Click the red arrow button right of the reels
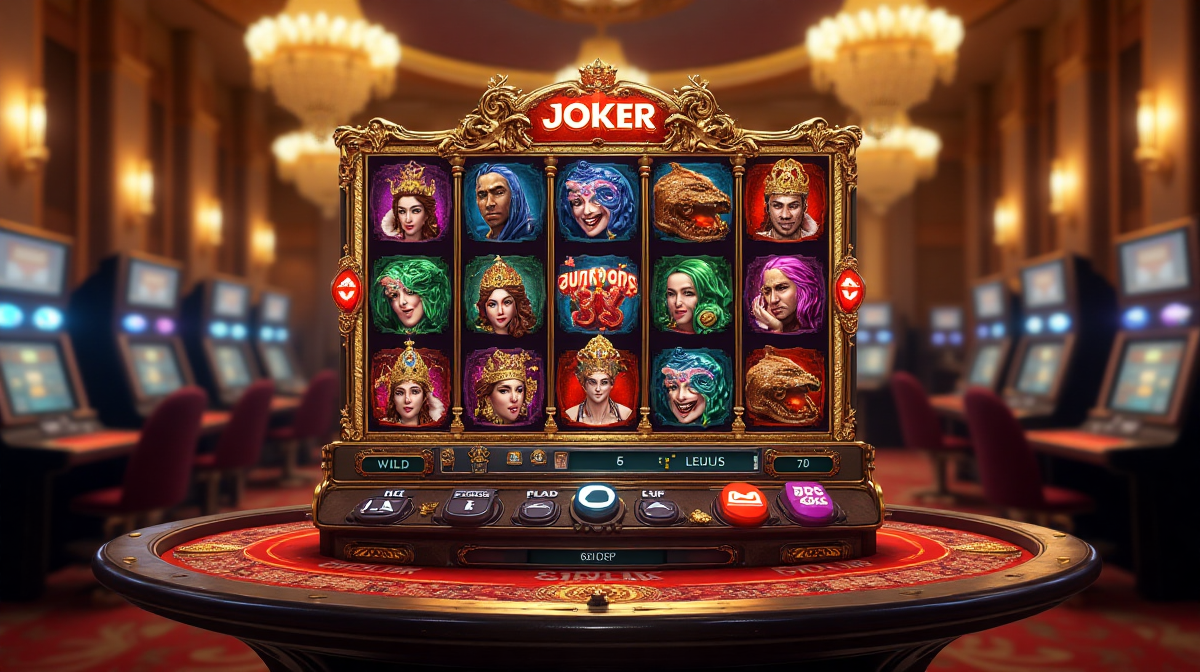1200x672 pixels. pos(849,287)
